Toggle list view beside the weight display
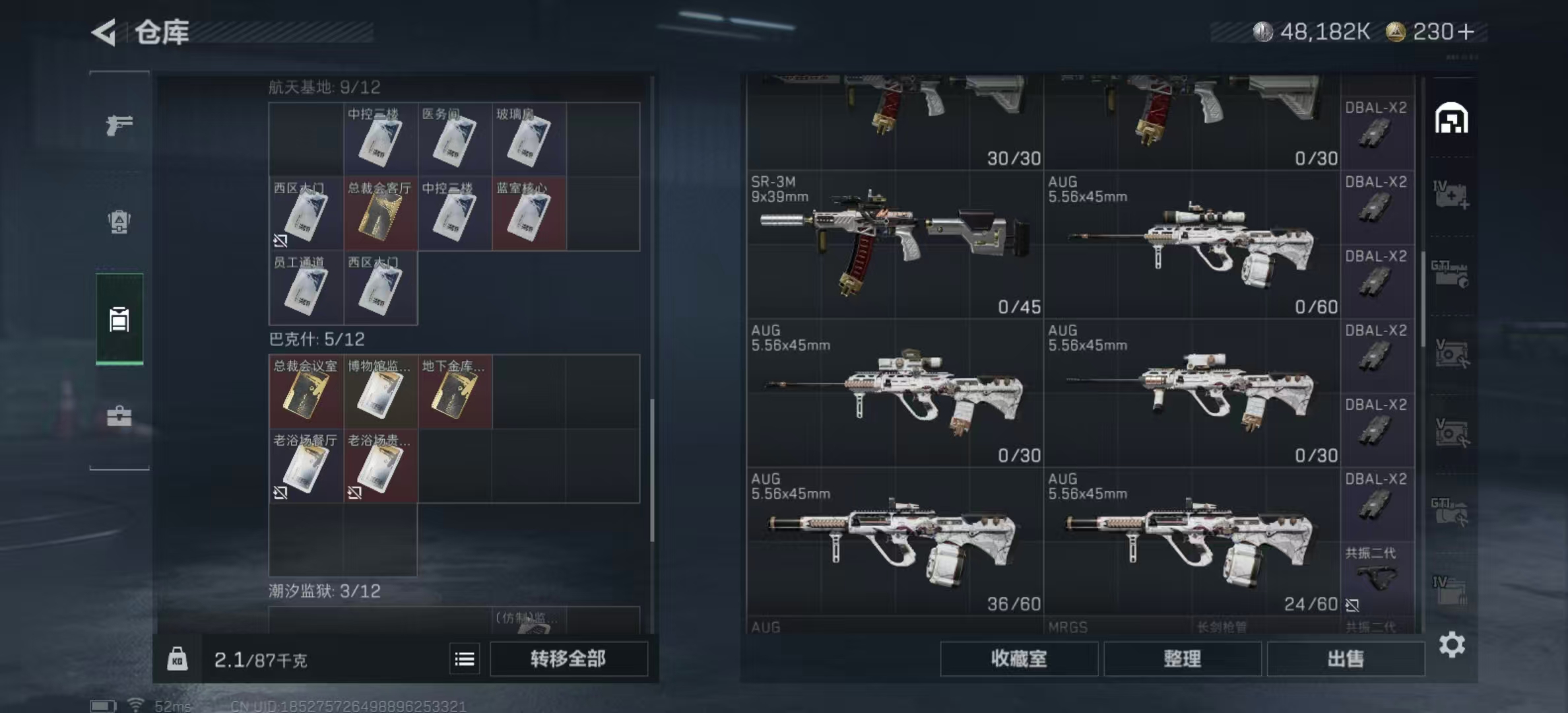The width and height of the screenshot is (1568, 713). coord(466,659)
